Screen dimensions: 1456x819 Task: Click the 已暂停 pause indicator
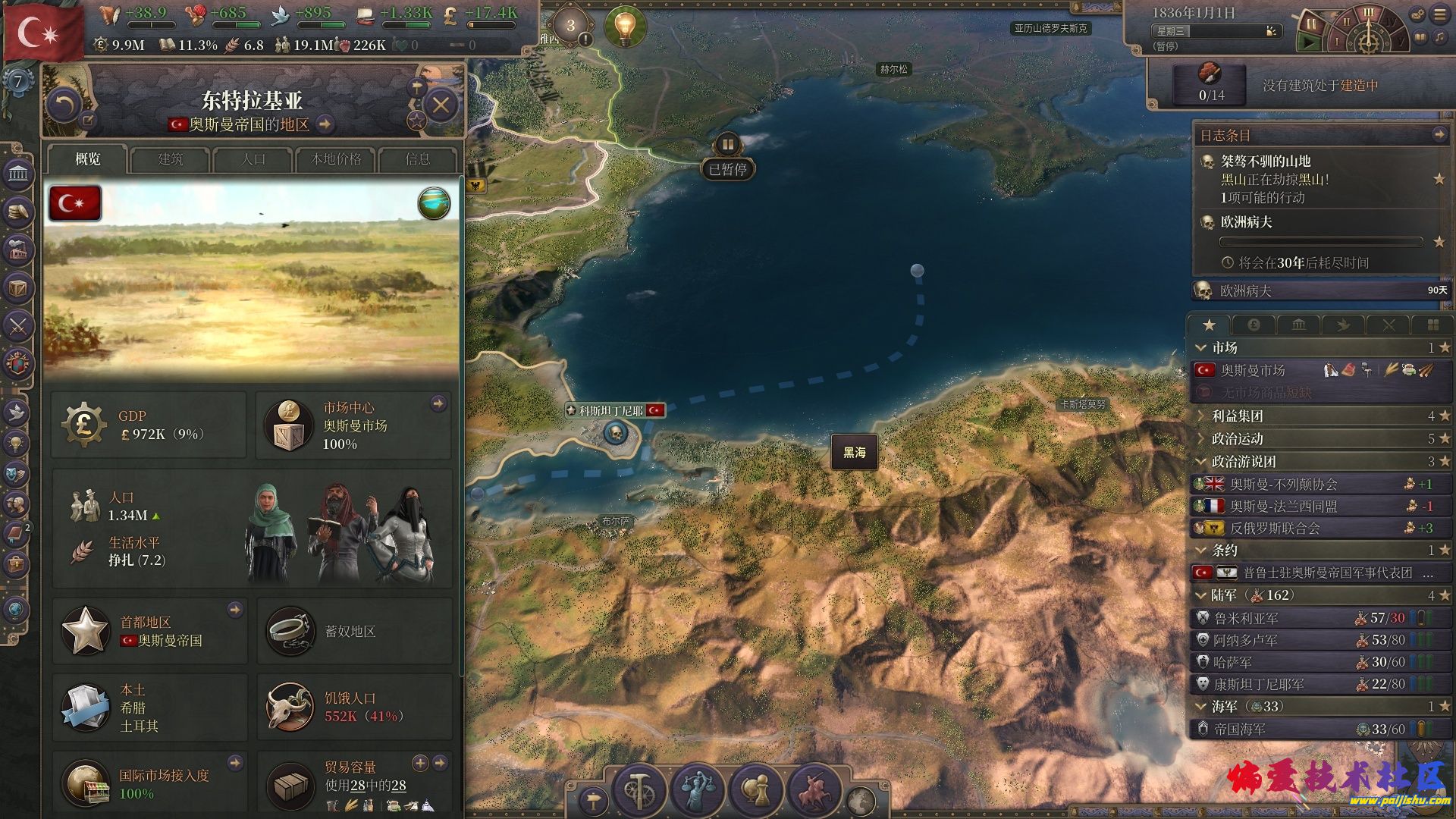tap(727, 168)
